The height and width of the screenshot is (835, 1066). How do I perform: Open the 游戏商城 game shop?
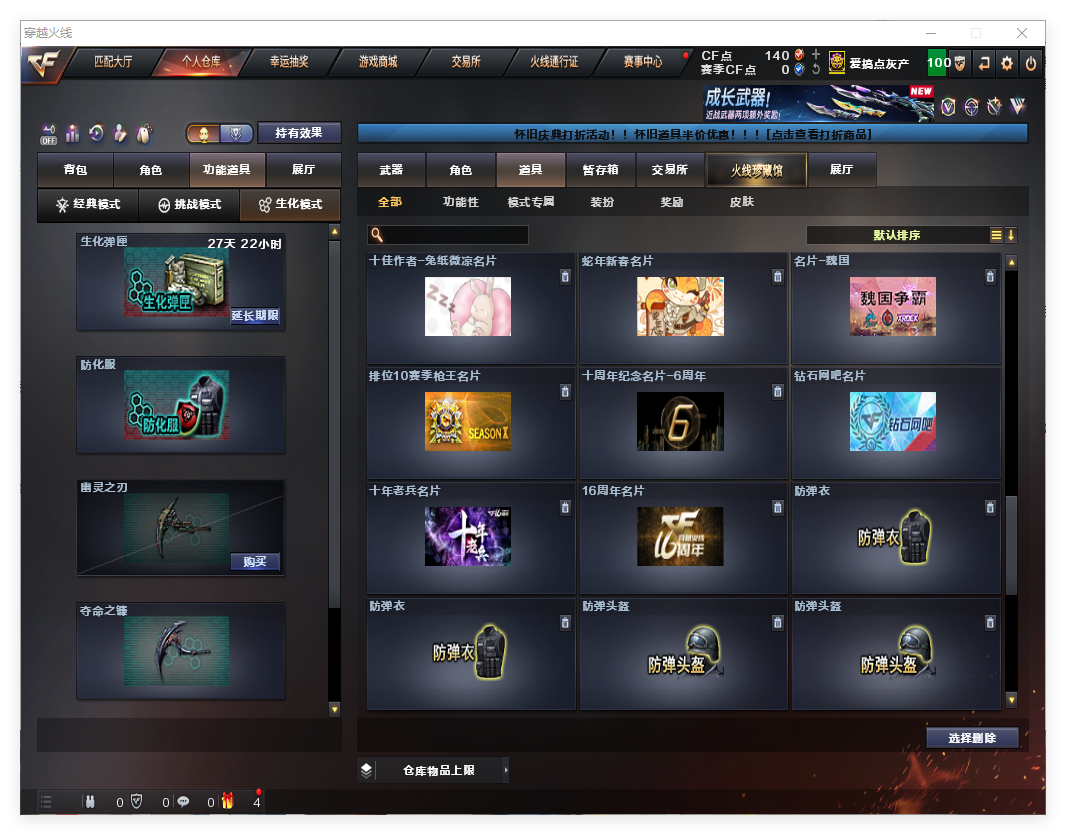pos(378,62)
